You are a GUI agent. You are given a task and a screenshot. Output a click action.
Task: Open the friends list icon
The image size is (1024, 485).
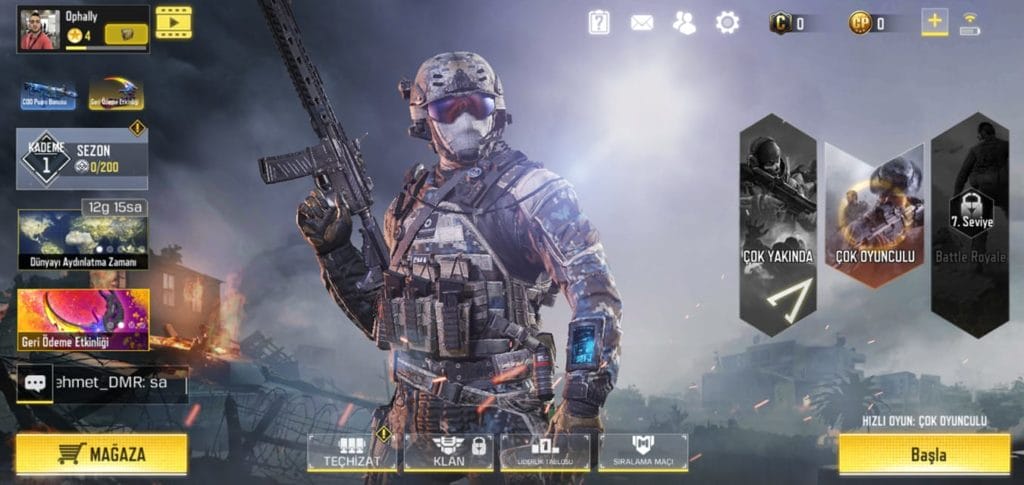(685, 22)
